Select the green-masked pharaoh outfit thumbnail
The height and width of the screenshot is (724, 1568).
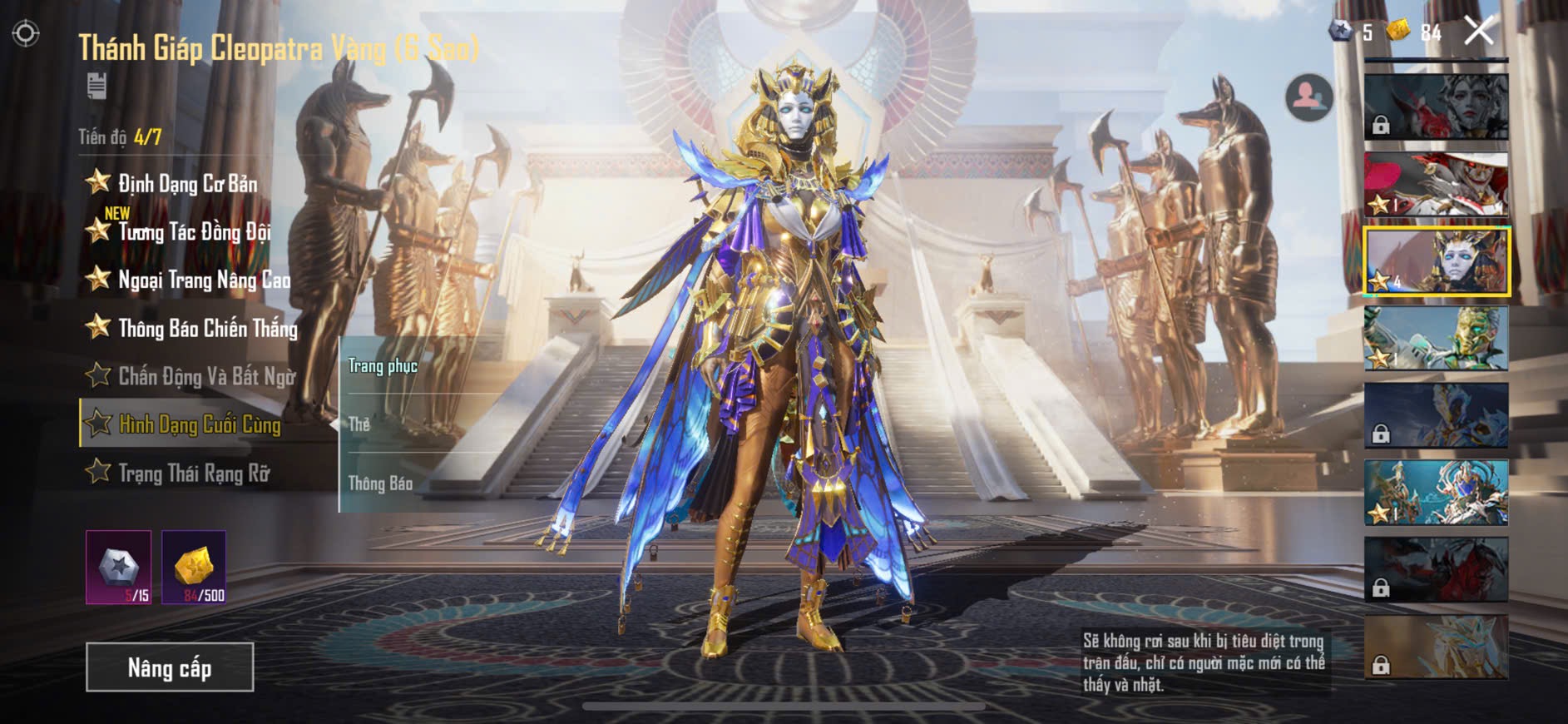point(1436,338)
